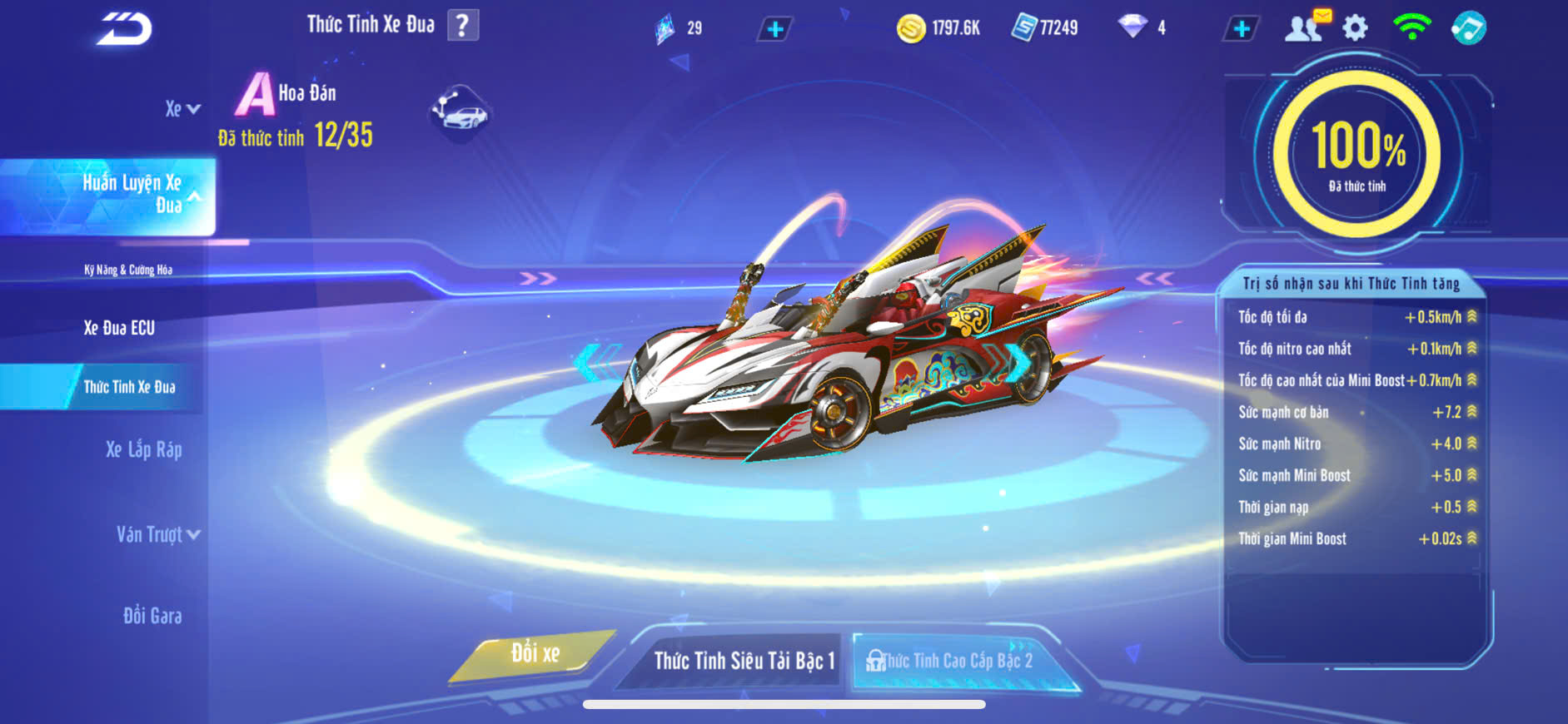Go back using the top-left arrow

(123, 28)
